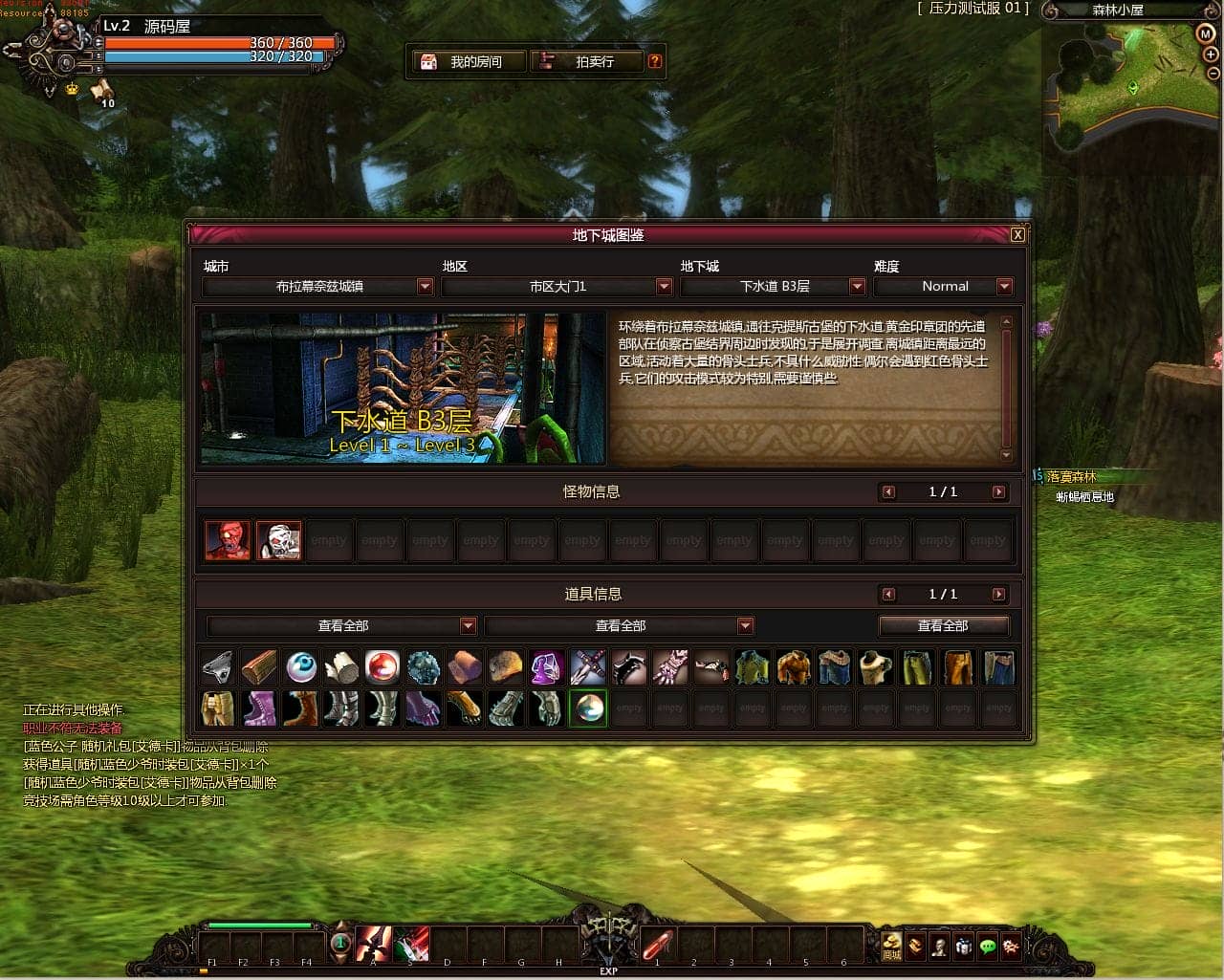Open the 商城 shop from the bottom bar
The image size is (1224, 980).
click(891, 946)
